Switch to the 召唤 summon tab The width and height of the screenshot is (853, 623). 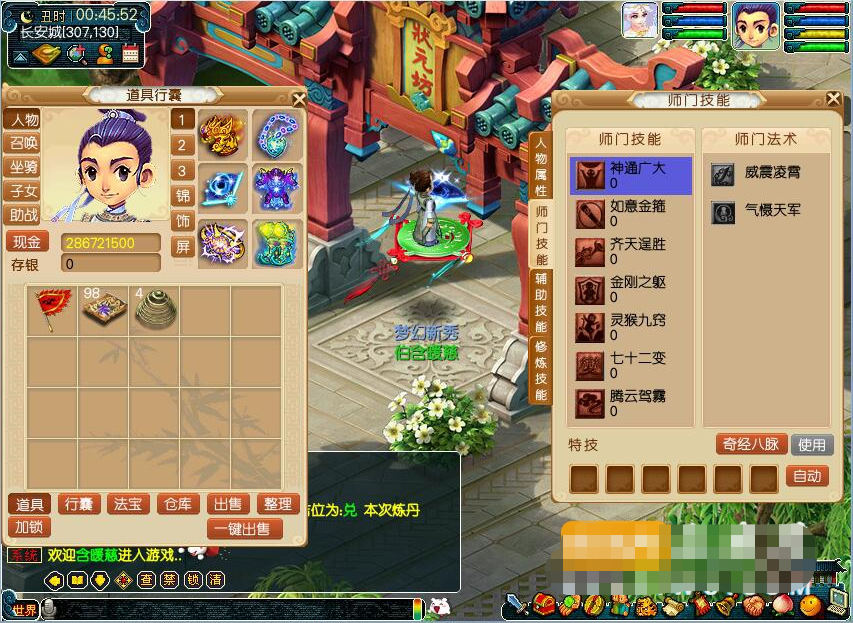point(24,143)
